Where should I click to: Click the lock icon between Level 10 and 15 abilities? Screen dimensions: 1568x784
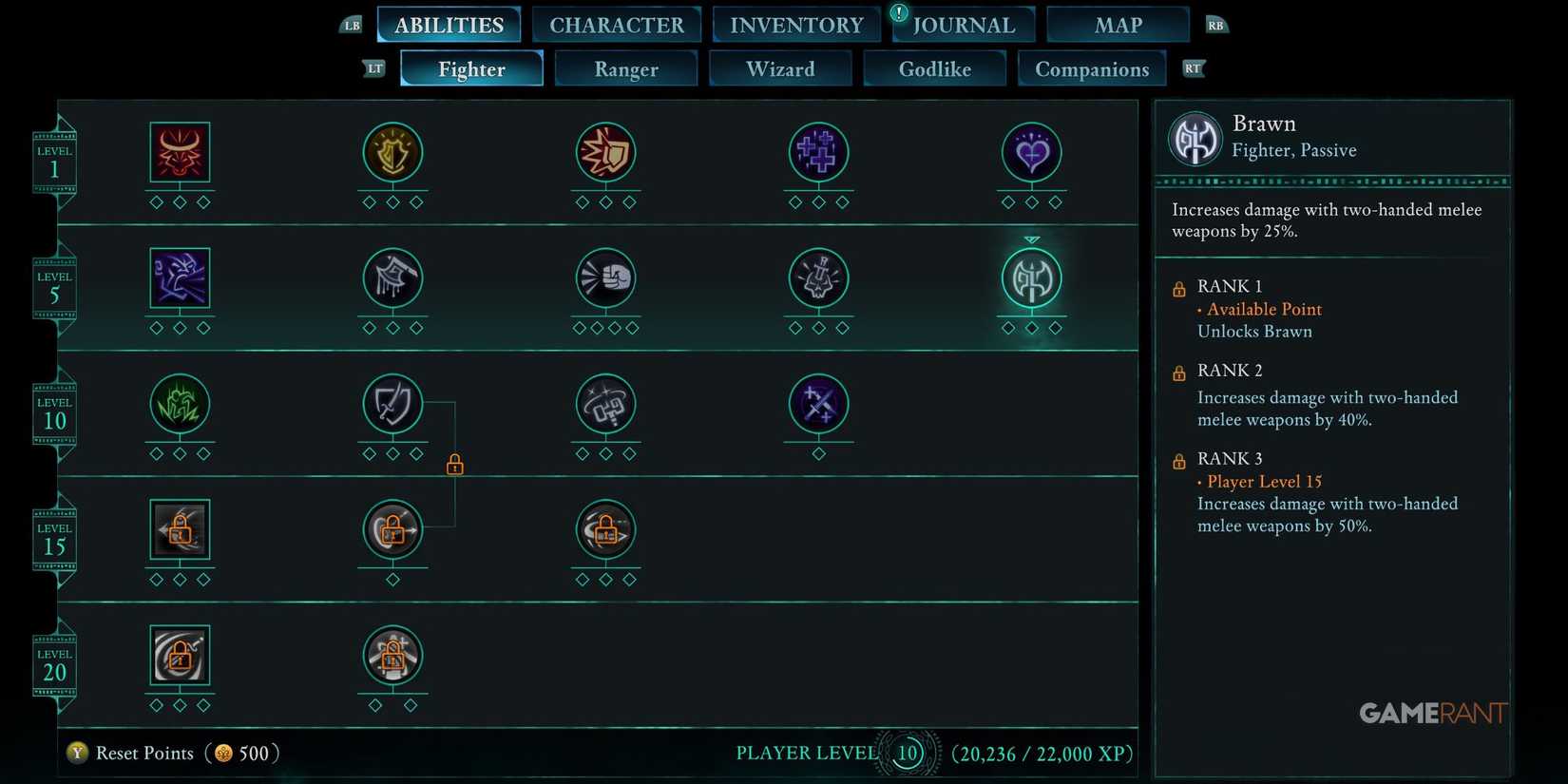454,465
